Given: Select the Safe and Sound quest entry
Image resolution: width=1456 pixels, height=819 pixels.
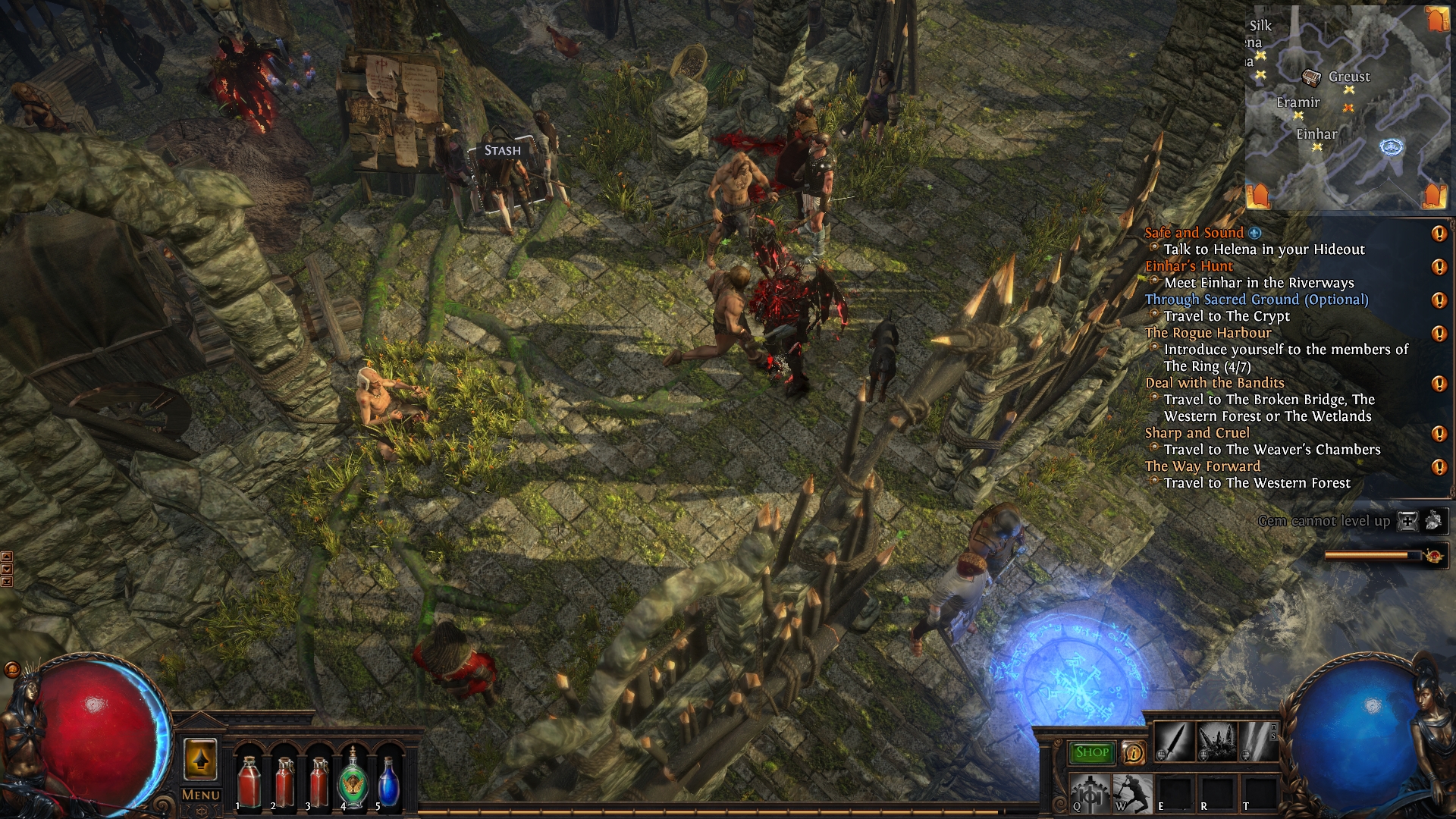Looking at the screenshot, I should pos(1194,233).
